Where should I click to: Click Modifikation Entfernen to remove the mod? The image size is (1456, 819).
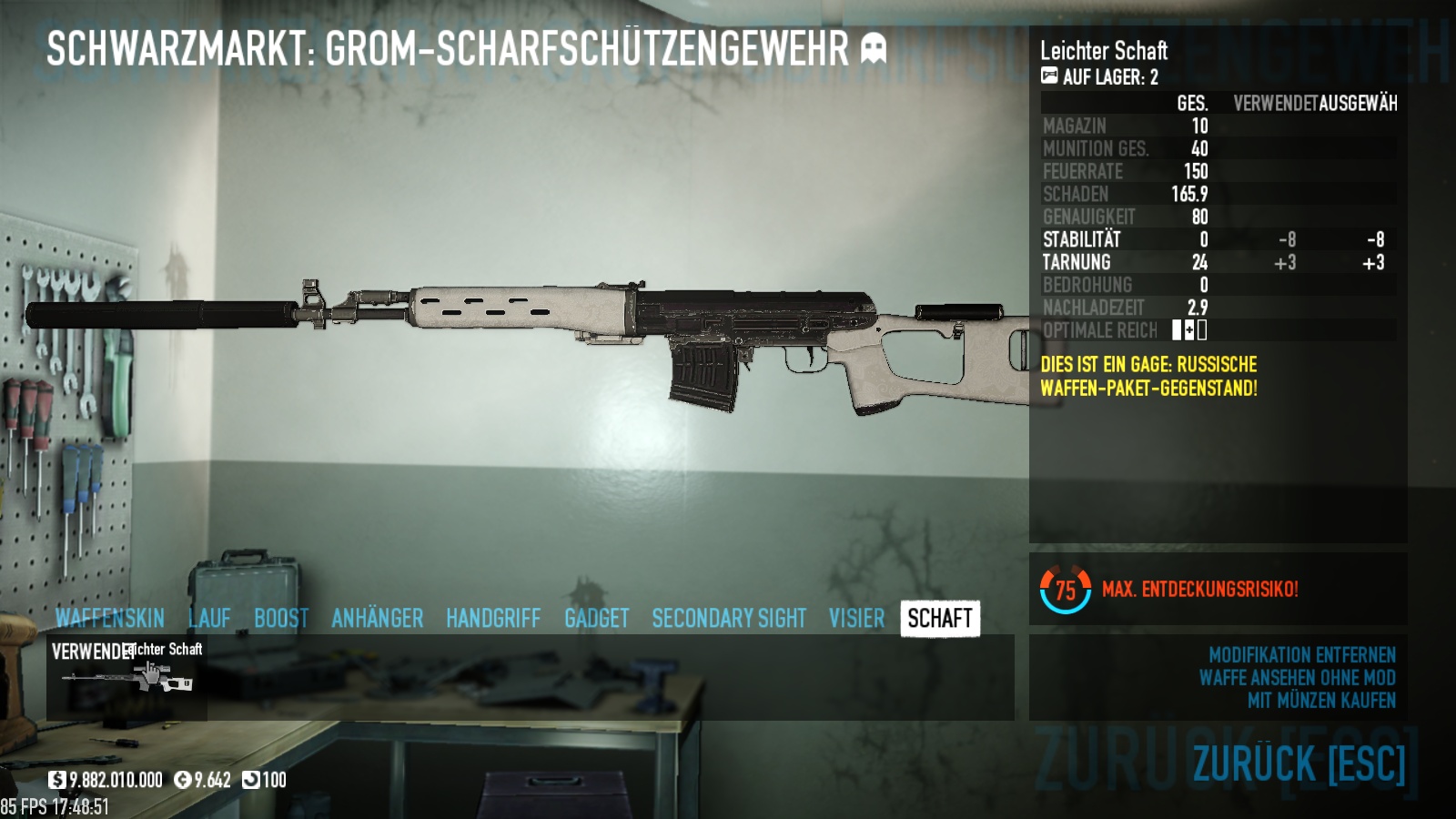pyautogui.click(x=1301, y=655)
